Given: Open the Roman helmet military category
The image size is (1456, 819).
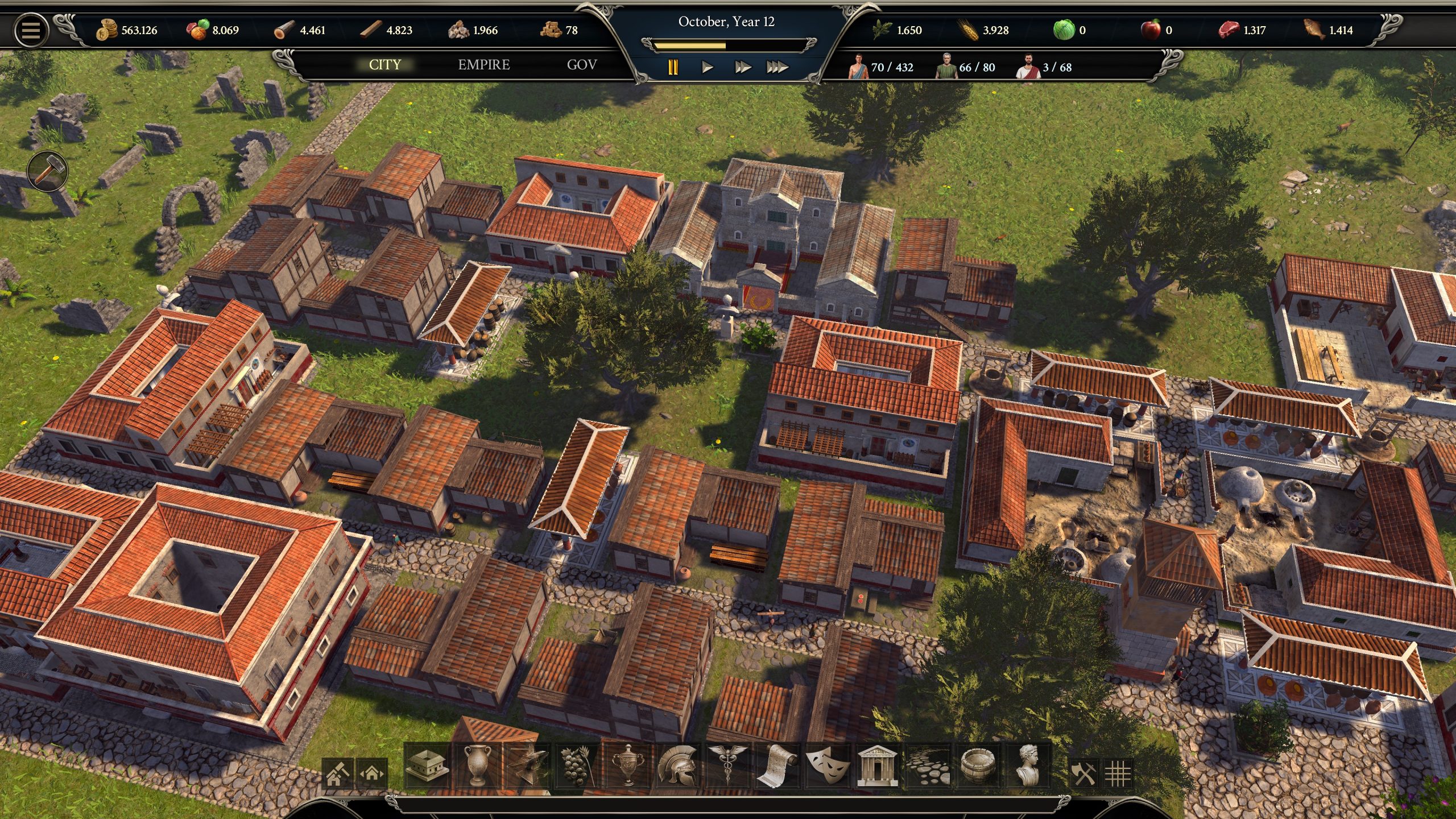Looking at the screenshot, I should [x=677, y=766].
